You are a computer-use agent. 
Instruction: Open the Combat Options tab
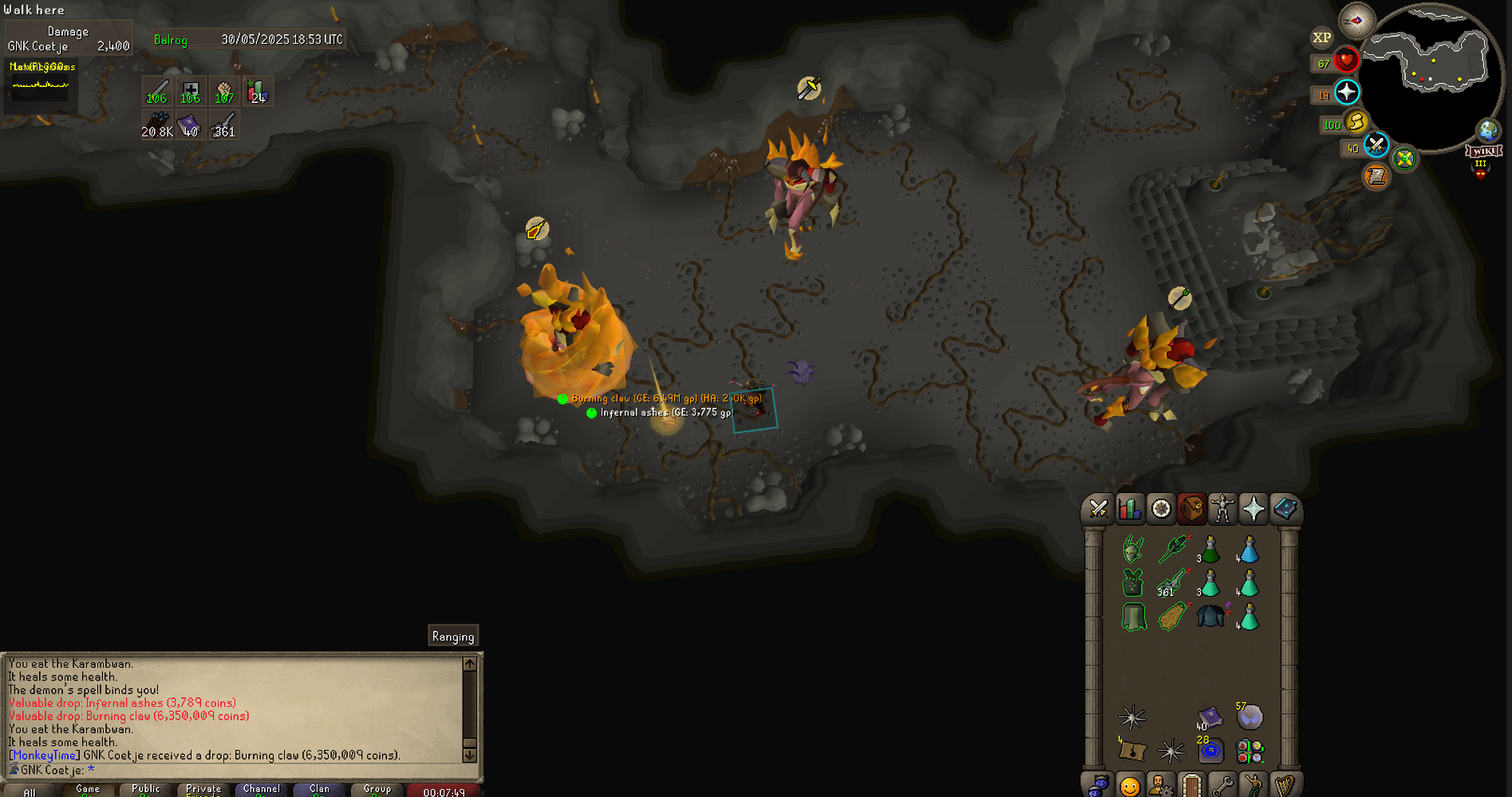(1098, 509)
